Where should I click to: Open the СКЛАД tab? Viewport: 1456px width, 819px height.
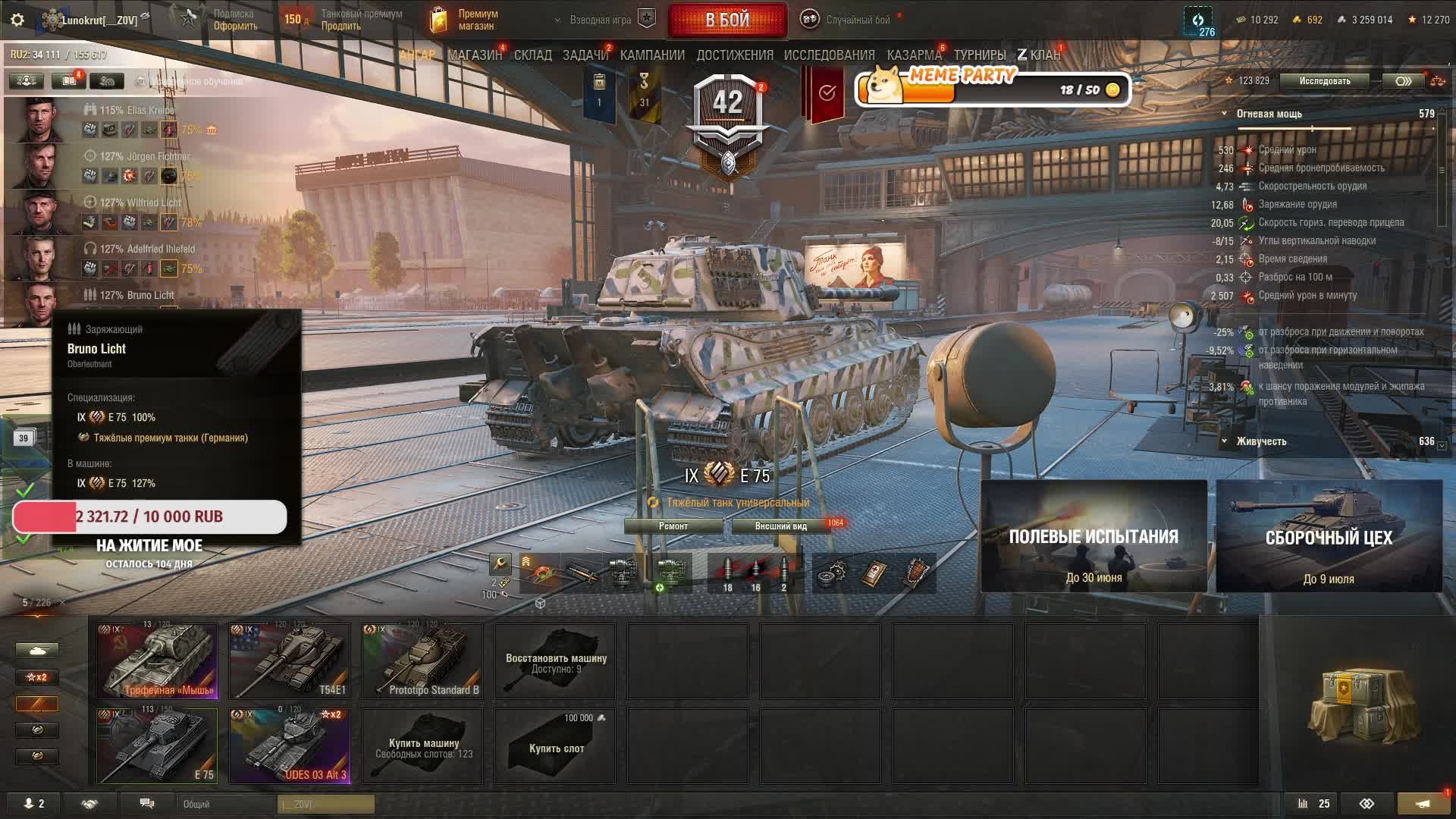pos(532,55)
